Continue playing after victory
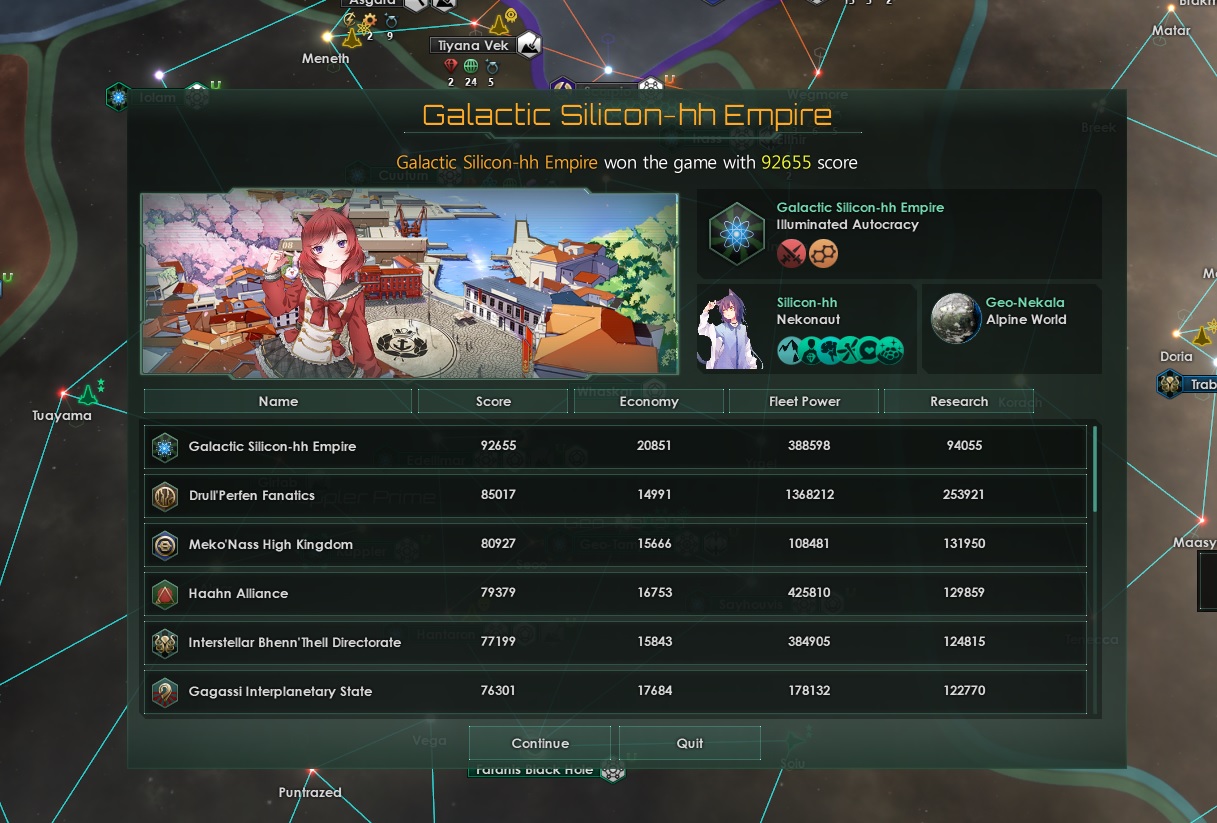1217x823 pixels. [540, 743]
